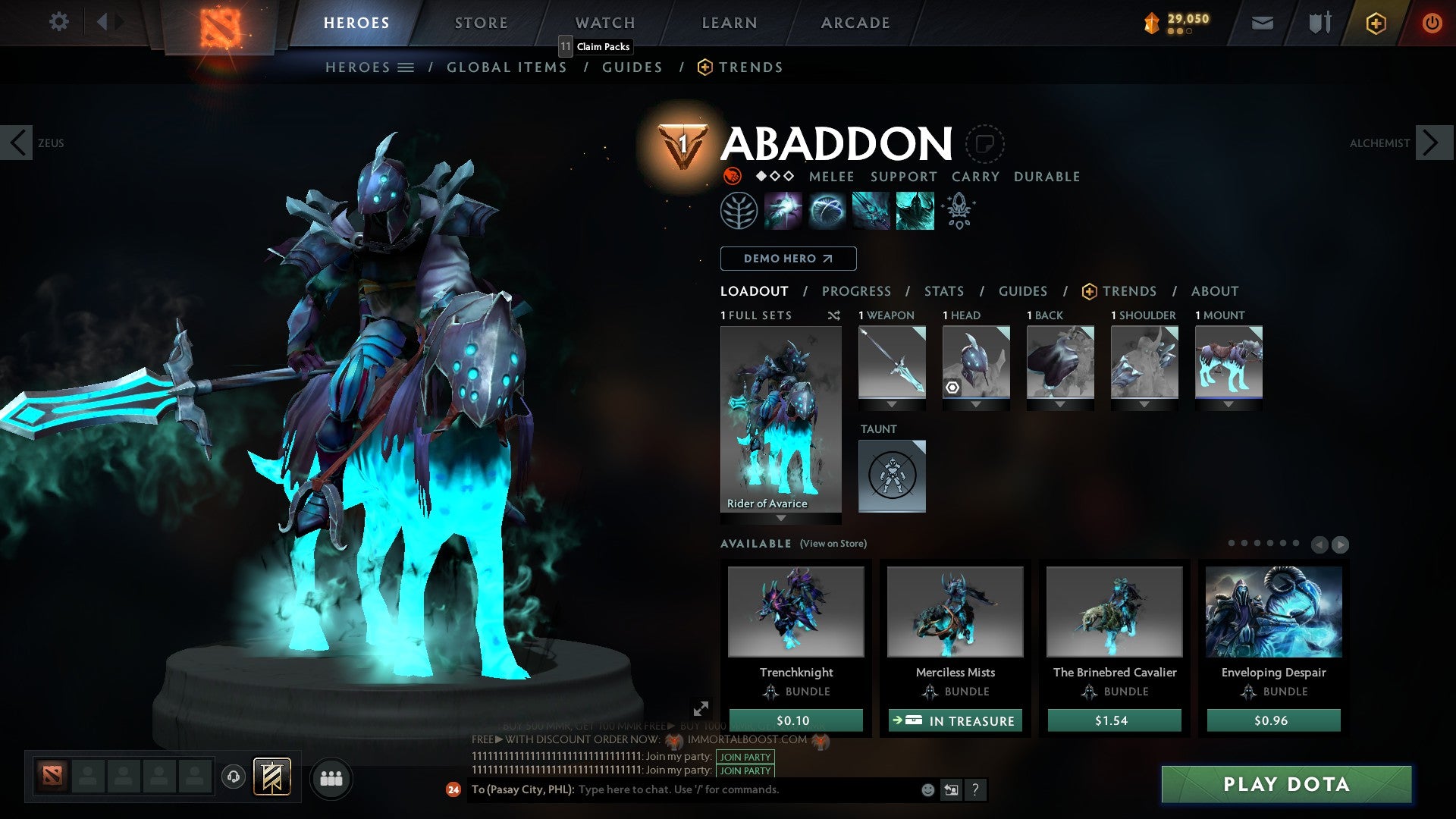Open the settings gear icon

coord(58,21)
